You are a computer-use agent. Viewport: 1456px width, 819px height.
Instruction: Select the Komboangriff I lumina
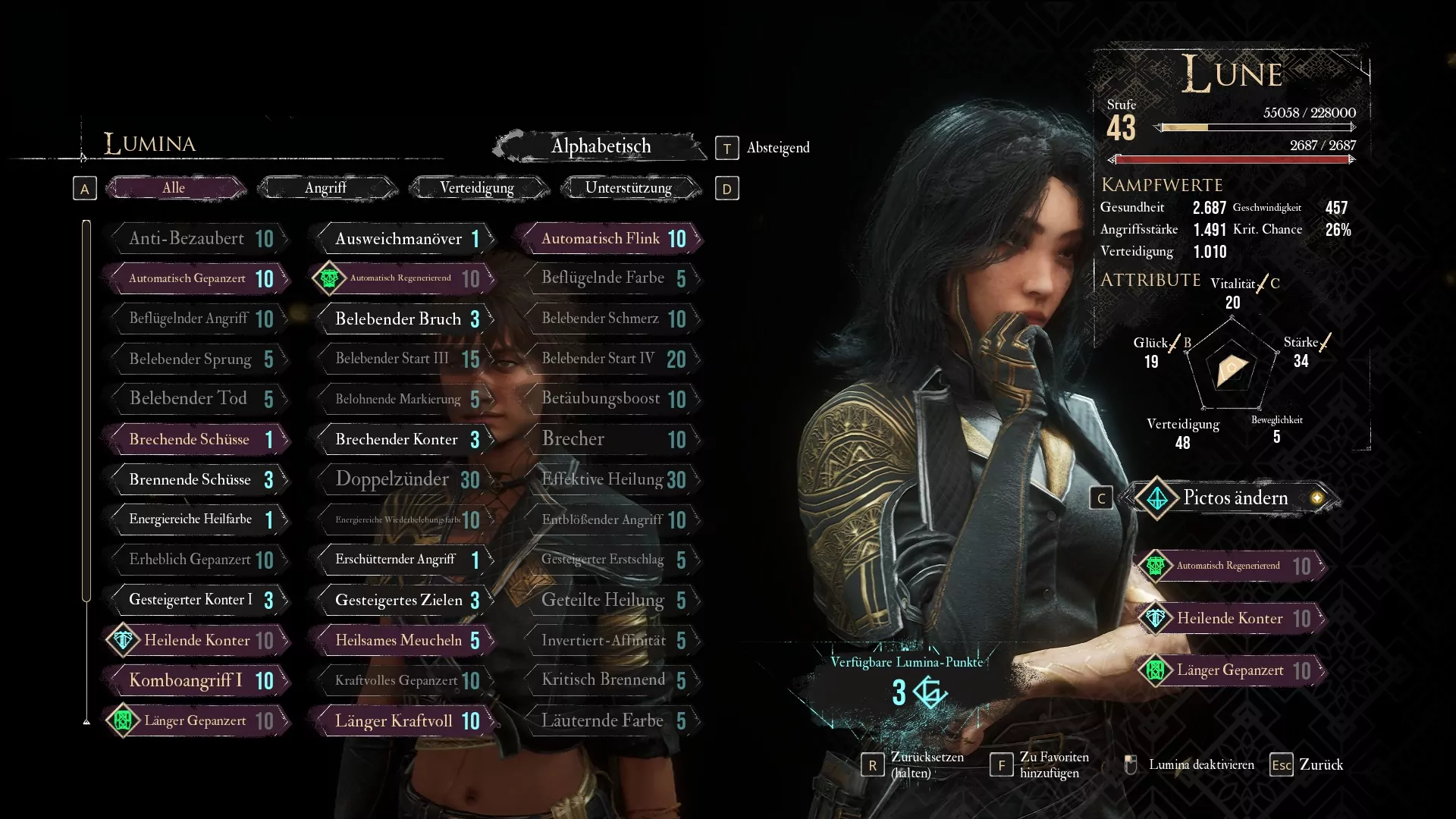[x=199, y=681]
